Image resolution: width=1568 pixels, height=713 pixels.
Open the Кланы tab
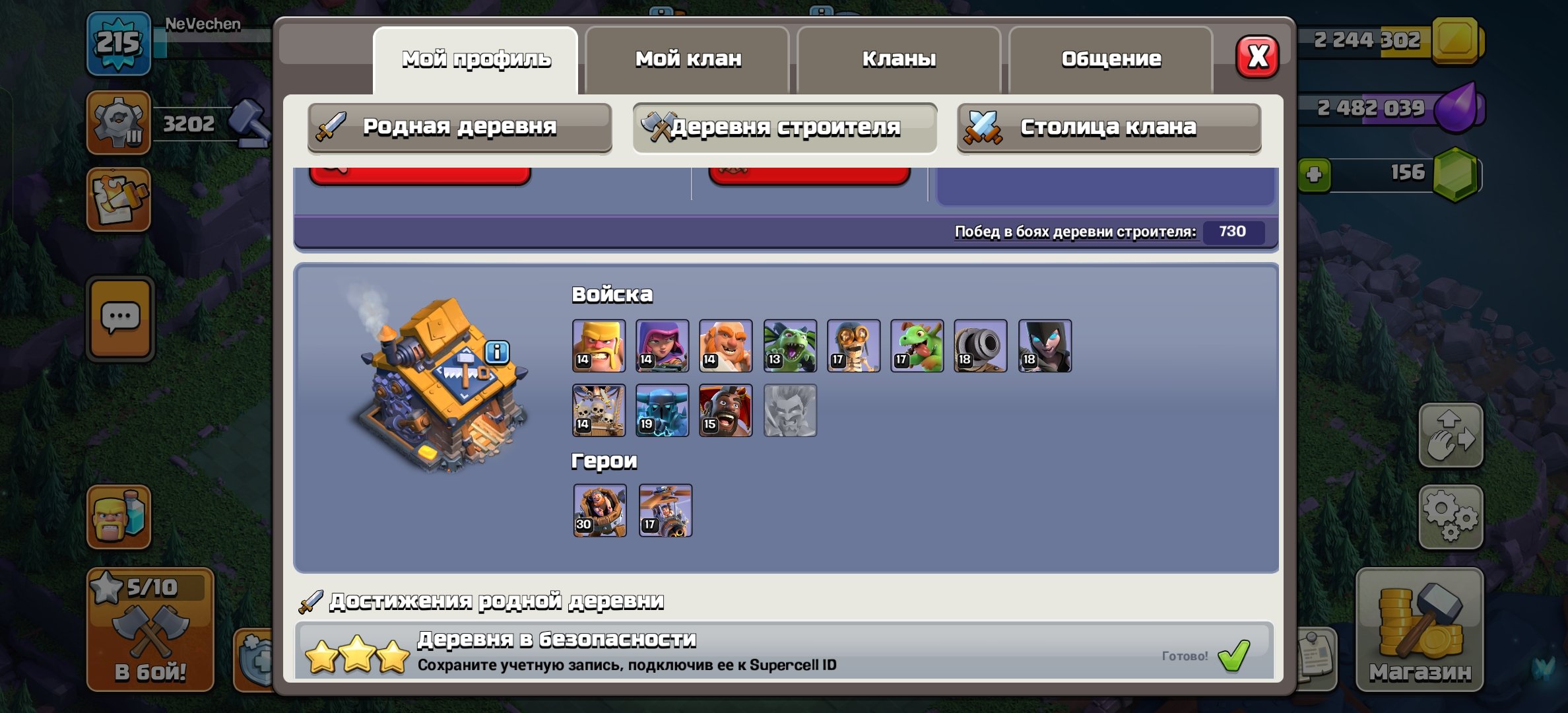point(899,58)
